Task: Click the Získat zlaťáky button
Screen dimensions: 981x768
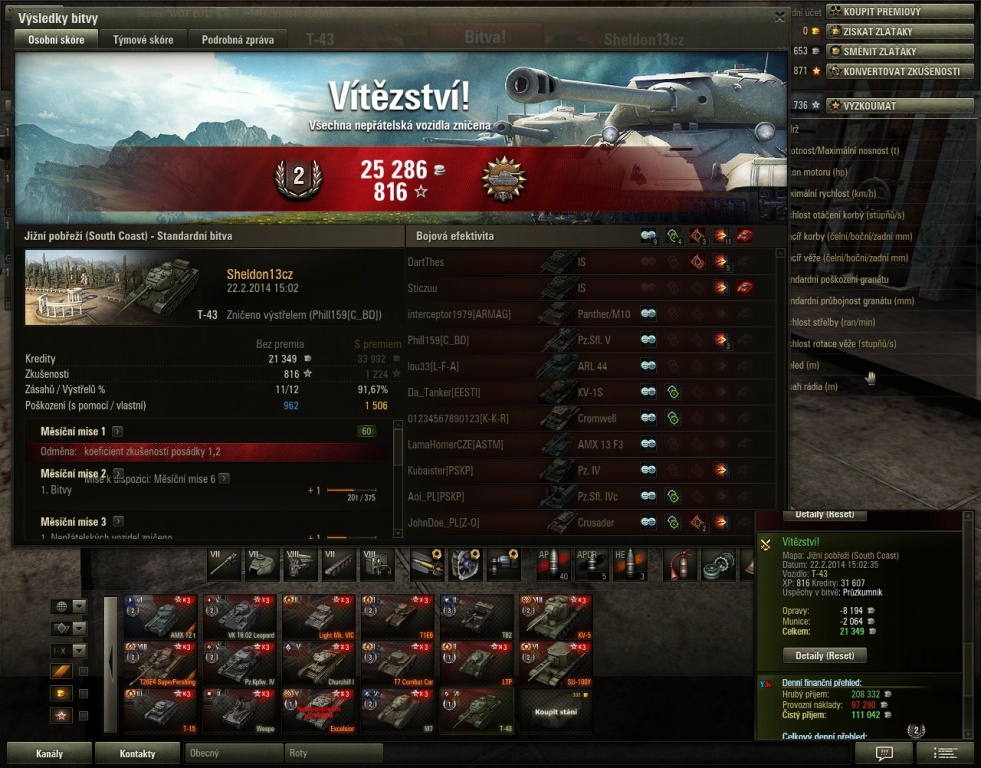Action: (x=899, y=31)
